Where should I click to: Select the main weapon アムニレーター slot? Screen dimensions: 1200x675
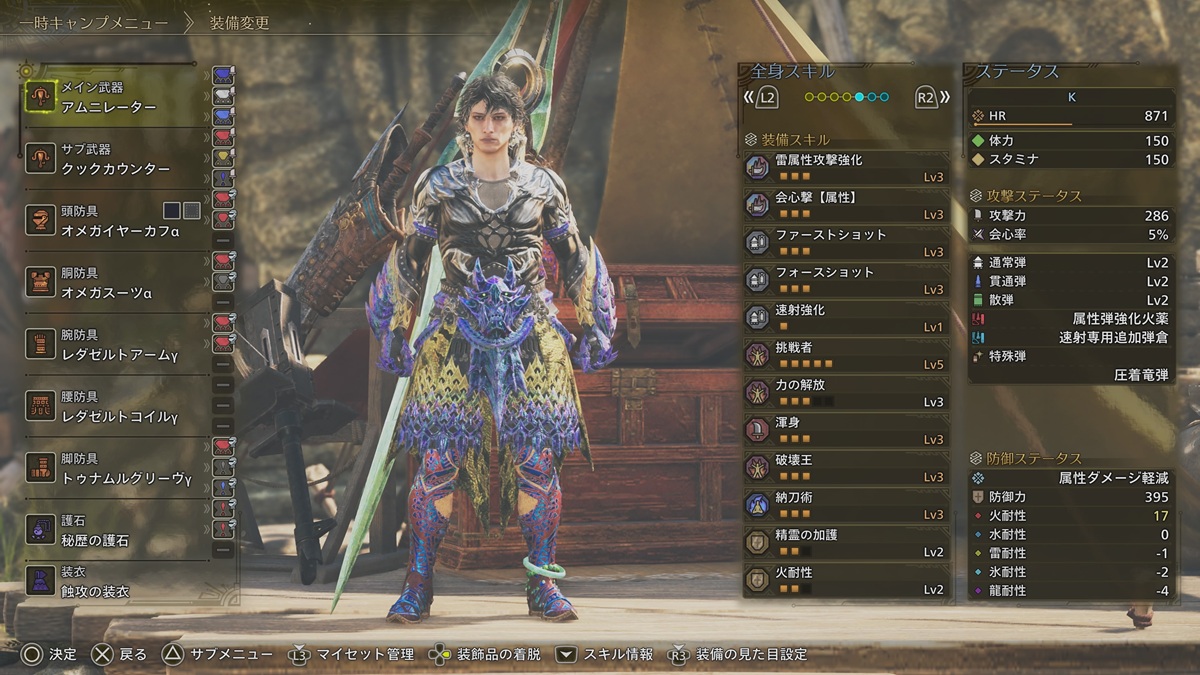pyautogui.click(x=110, y=97)
